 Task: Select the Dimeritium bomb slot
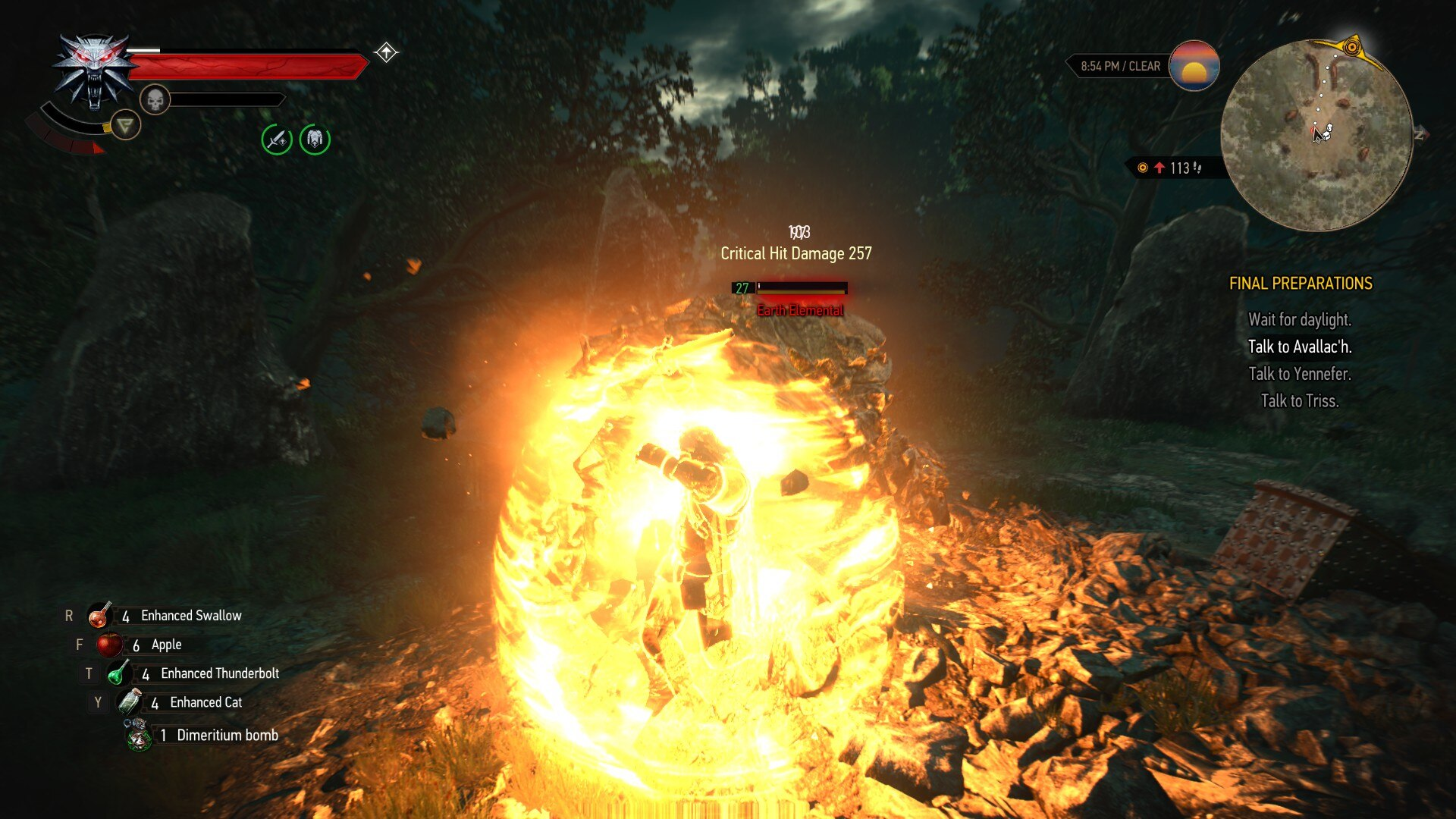pyautogui.click(x=139, y=735)
